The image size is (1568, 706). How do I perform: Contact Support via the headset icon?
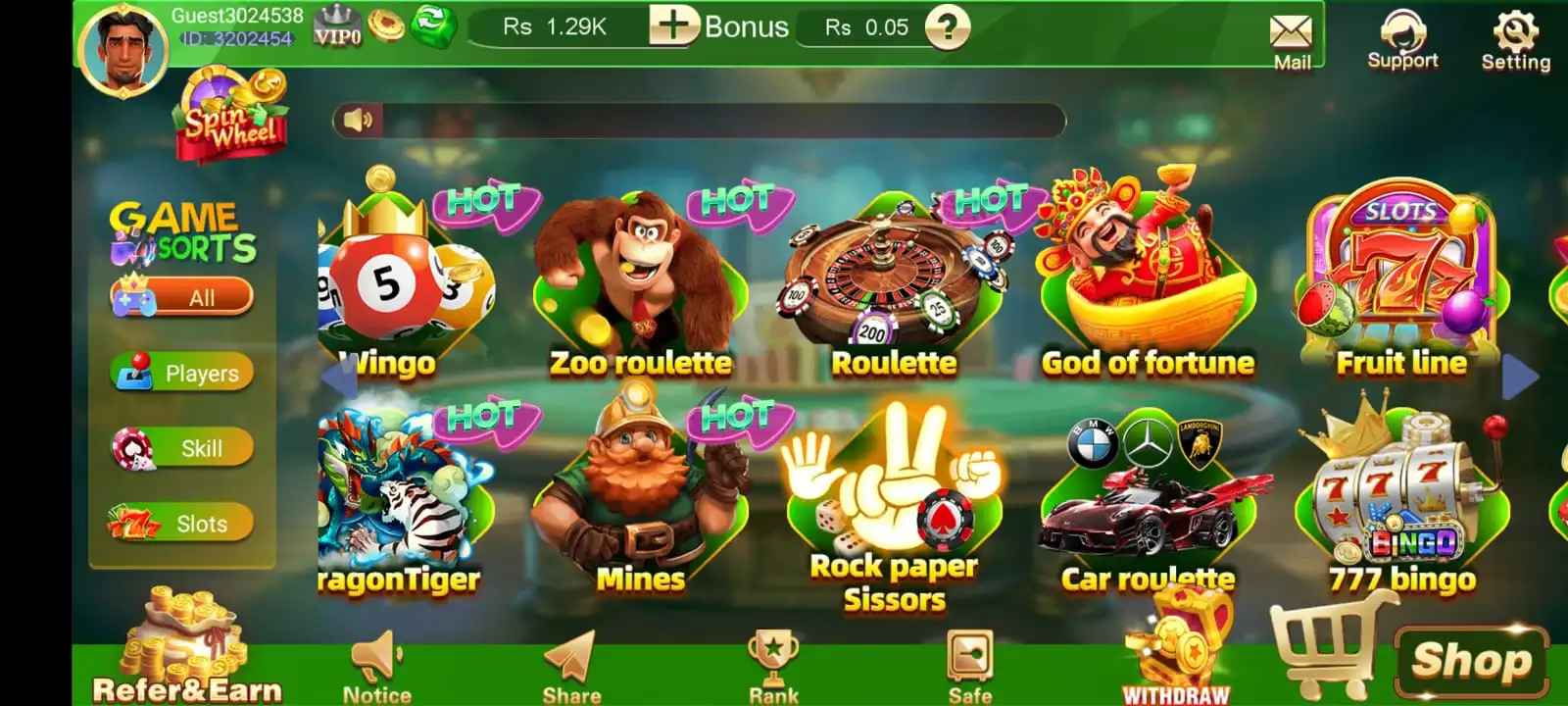coord(1402,39)
